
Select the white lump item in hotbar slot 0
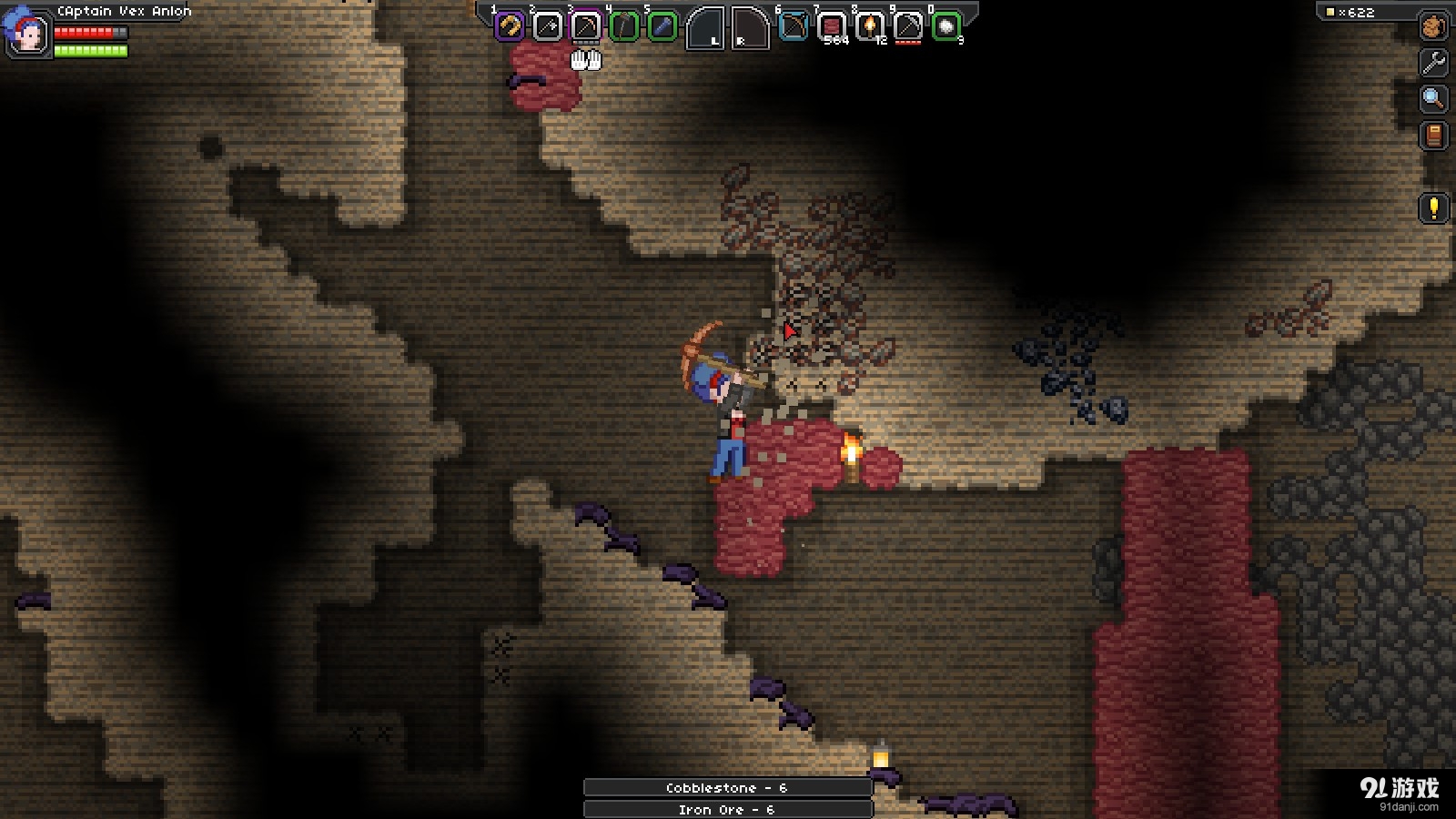tap(946, 27)
